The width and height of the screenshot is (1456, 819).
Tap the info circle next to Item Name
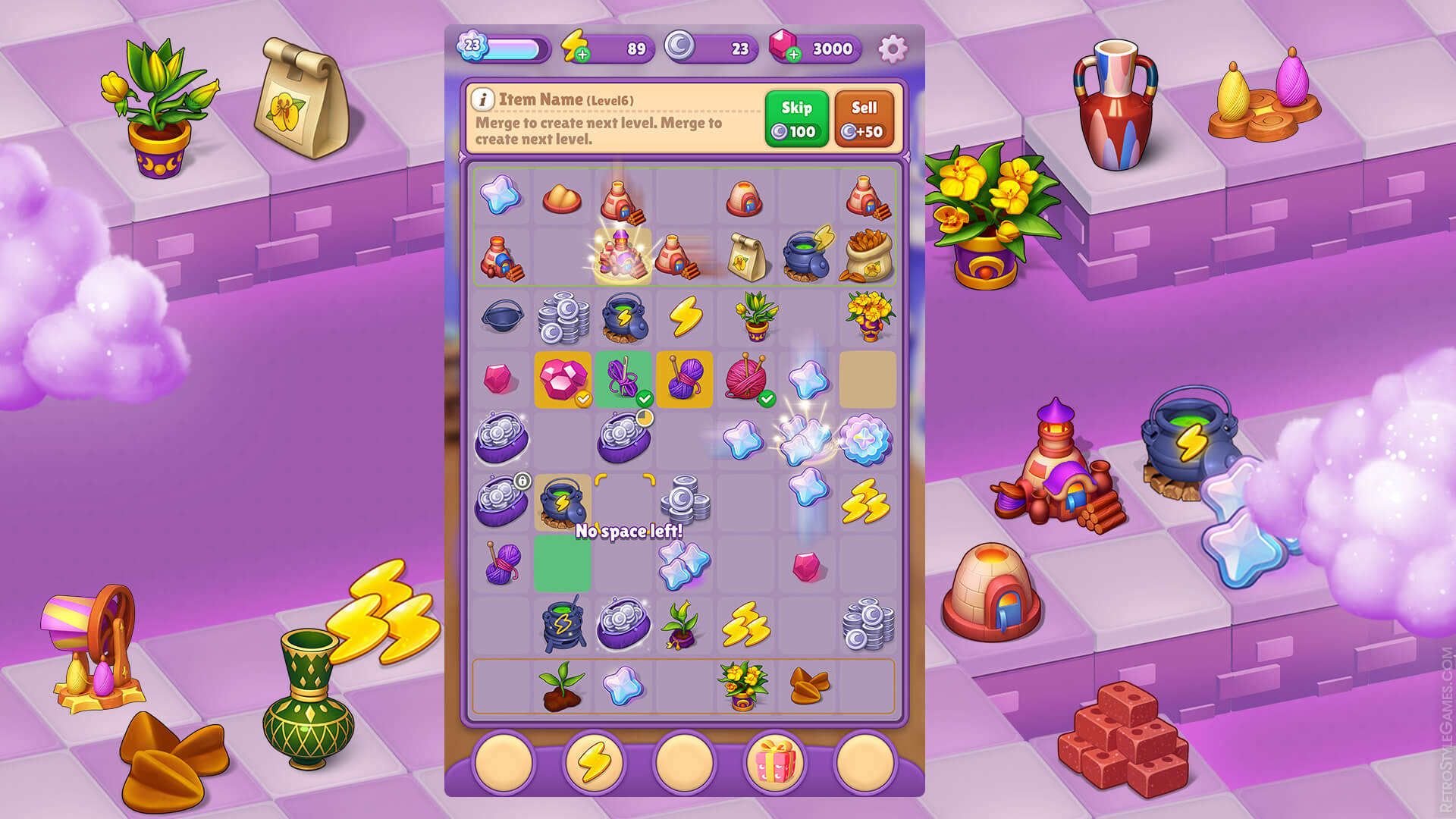pos(483,100)
